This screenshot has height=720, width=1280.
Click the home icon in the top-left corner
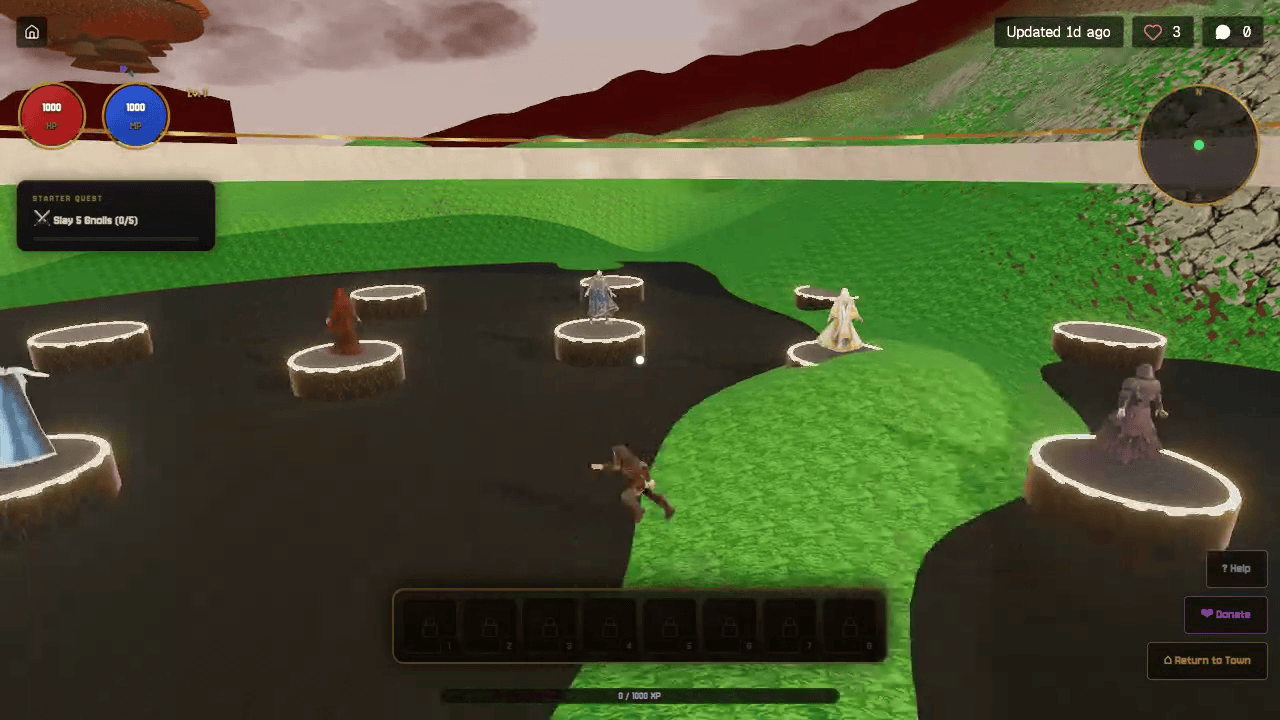tap(33, 32)
